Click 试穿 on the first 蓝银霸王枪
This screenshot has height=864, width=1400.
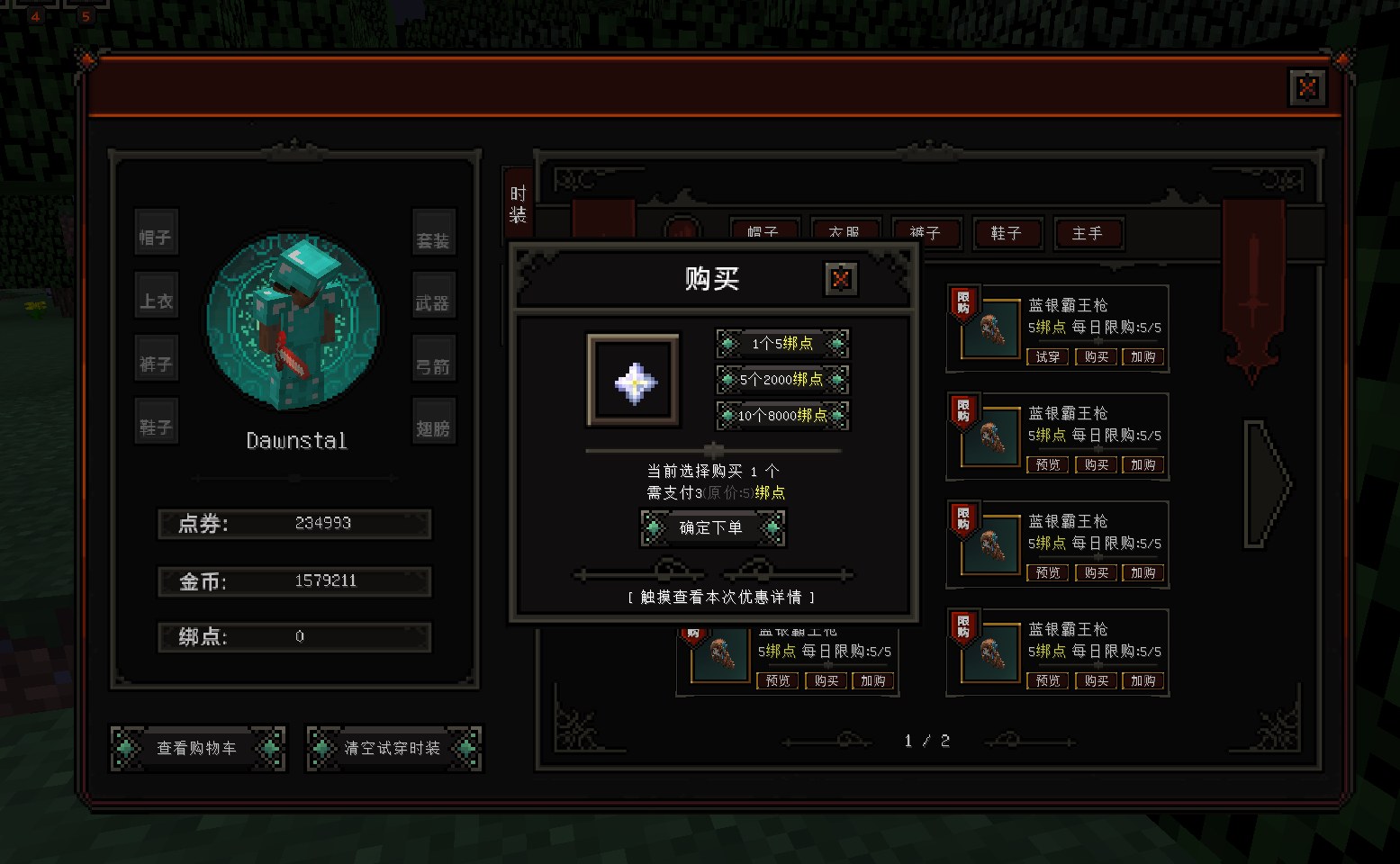click(x=1048, y=357)
